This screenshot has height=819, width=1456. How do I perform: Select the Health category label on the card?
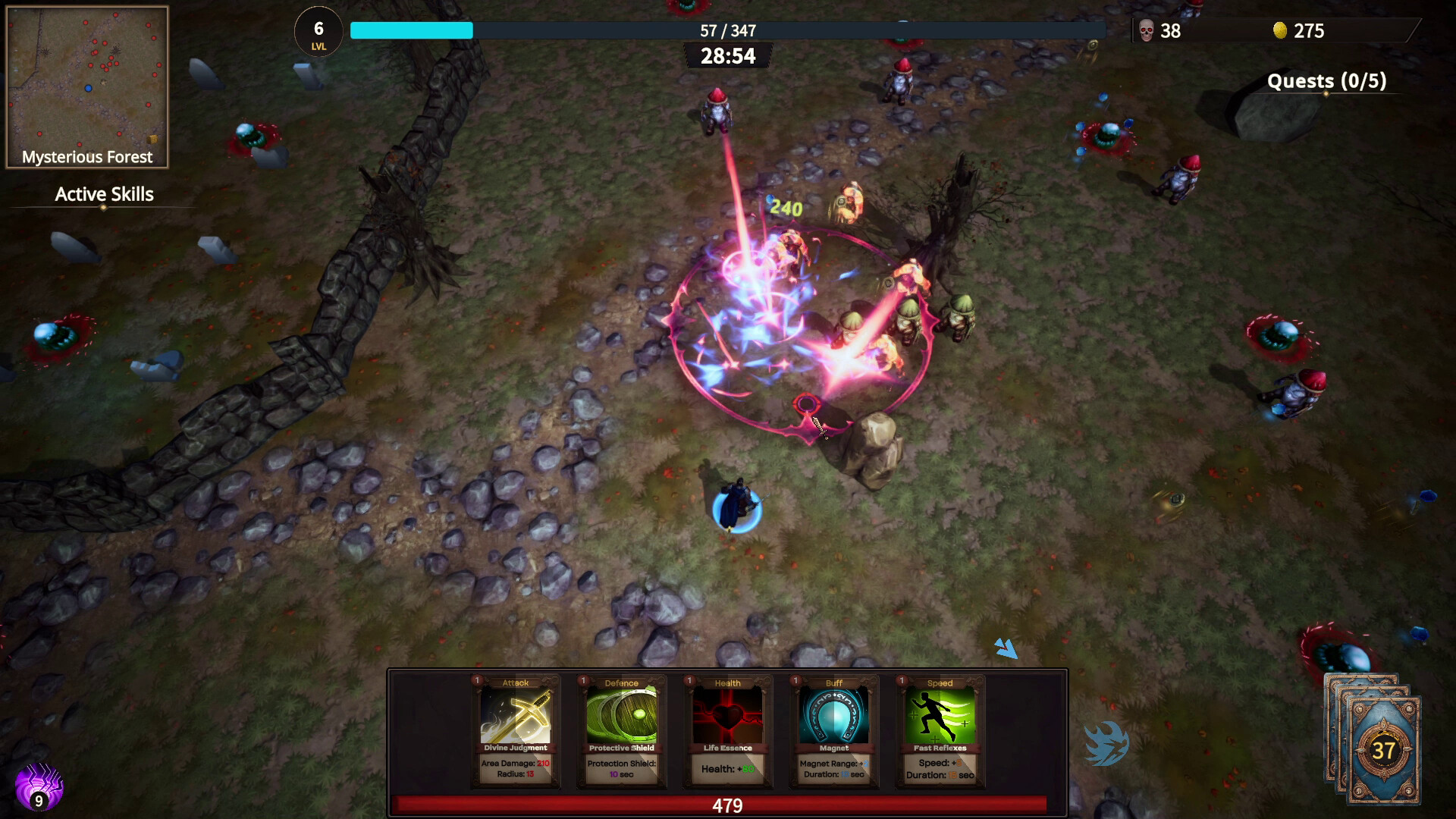pos(727,682)
